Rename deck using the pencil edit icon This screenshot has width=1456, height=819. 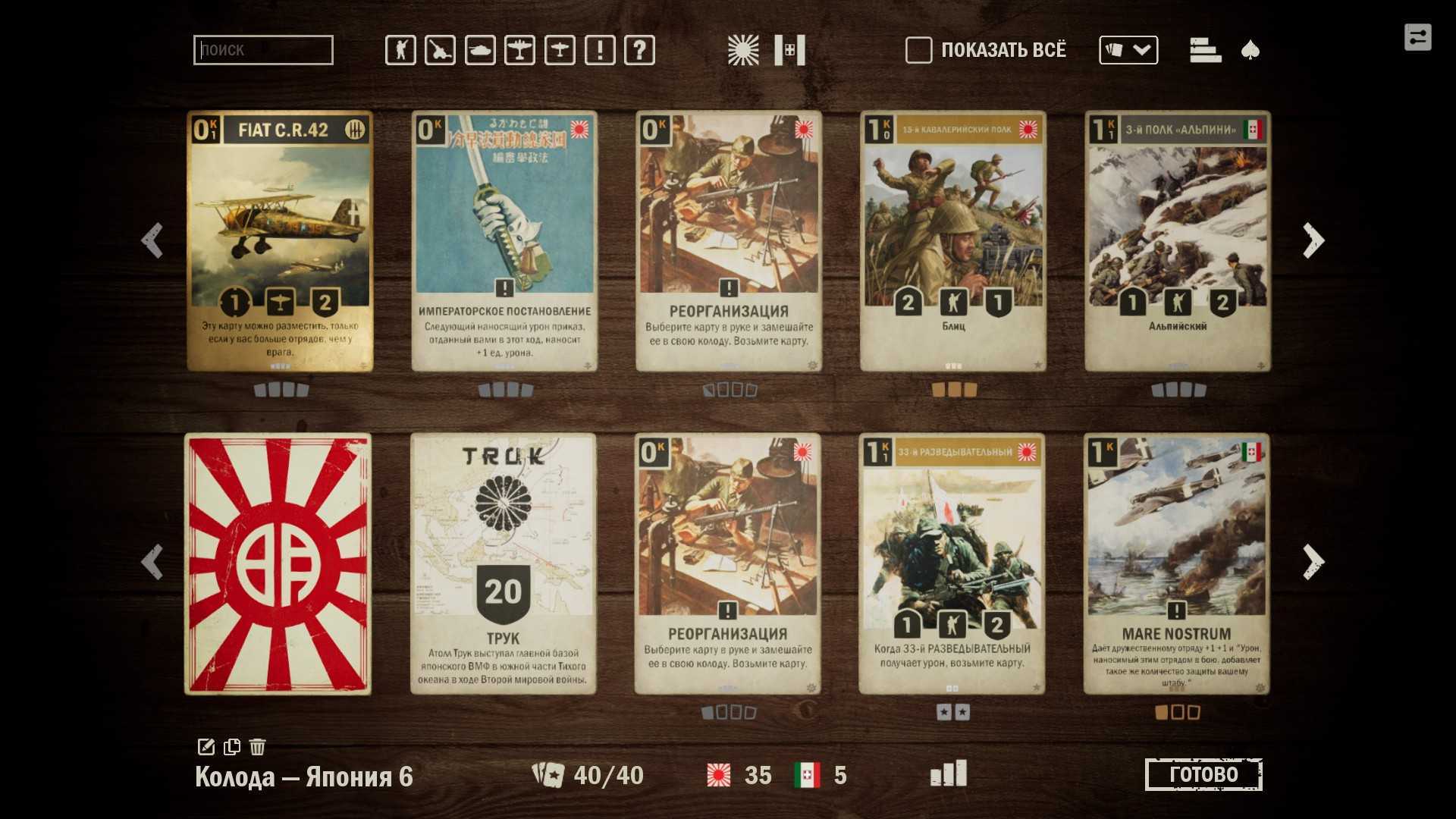click(x=206, y=747)
